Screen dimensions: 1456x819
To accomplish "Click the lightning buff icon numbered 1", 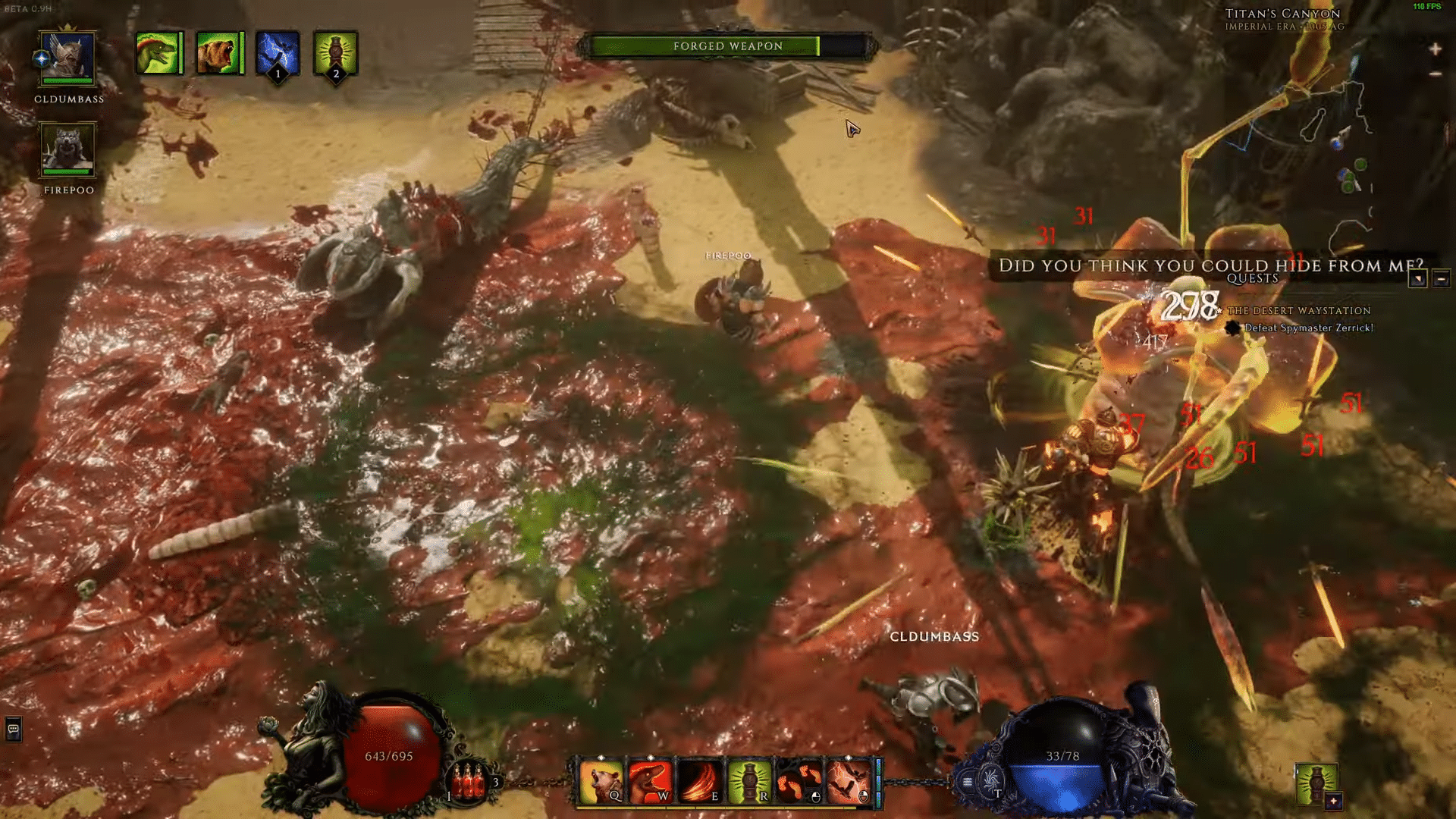I will [278, 55].
